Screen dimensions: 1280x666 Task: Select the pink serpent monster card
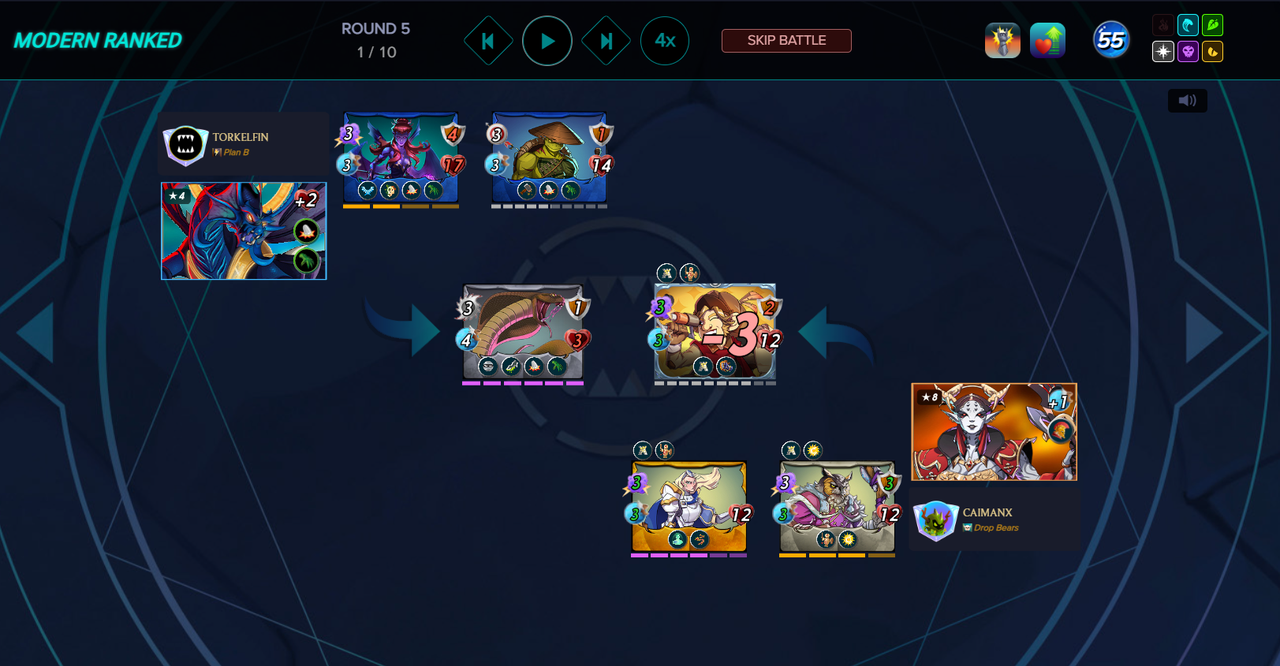coord(522,333)
